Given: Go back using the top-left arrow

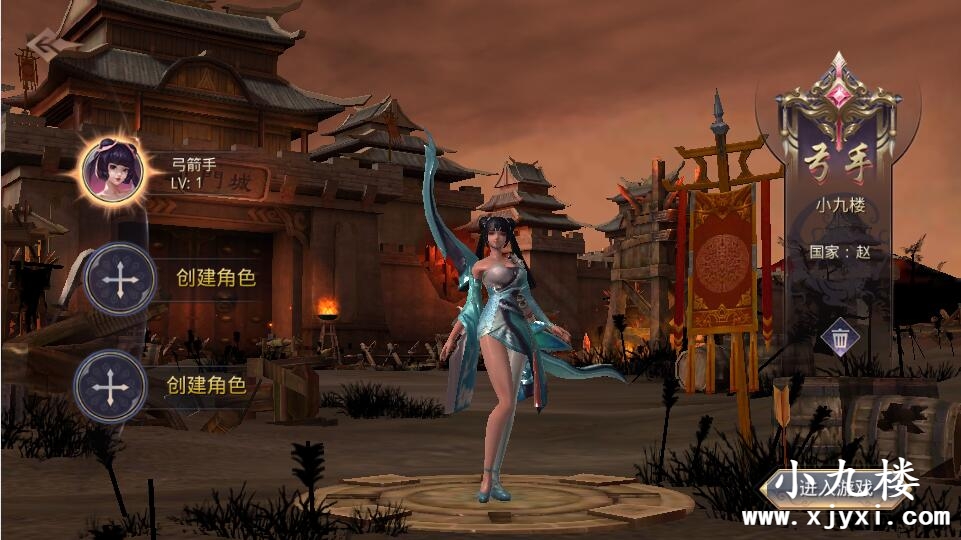Looking at the screenshot, I should pyautogui.click(x=44, y=43).
